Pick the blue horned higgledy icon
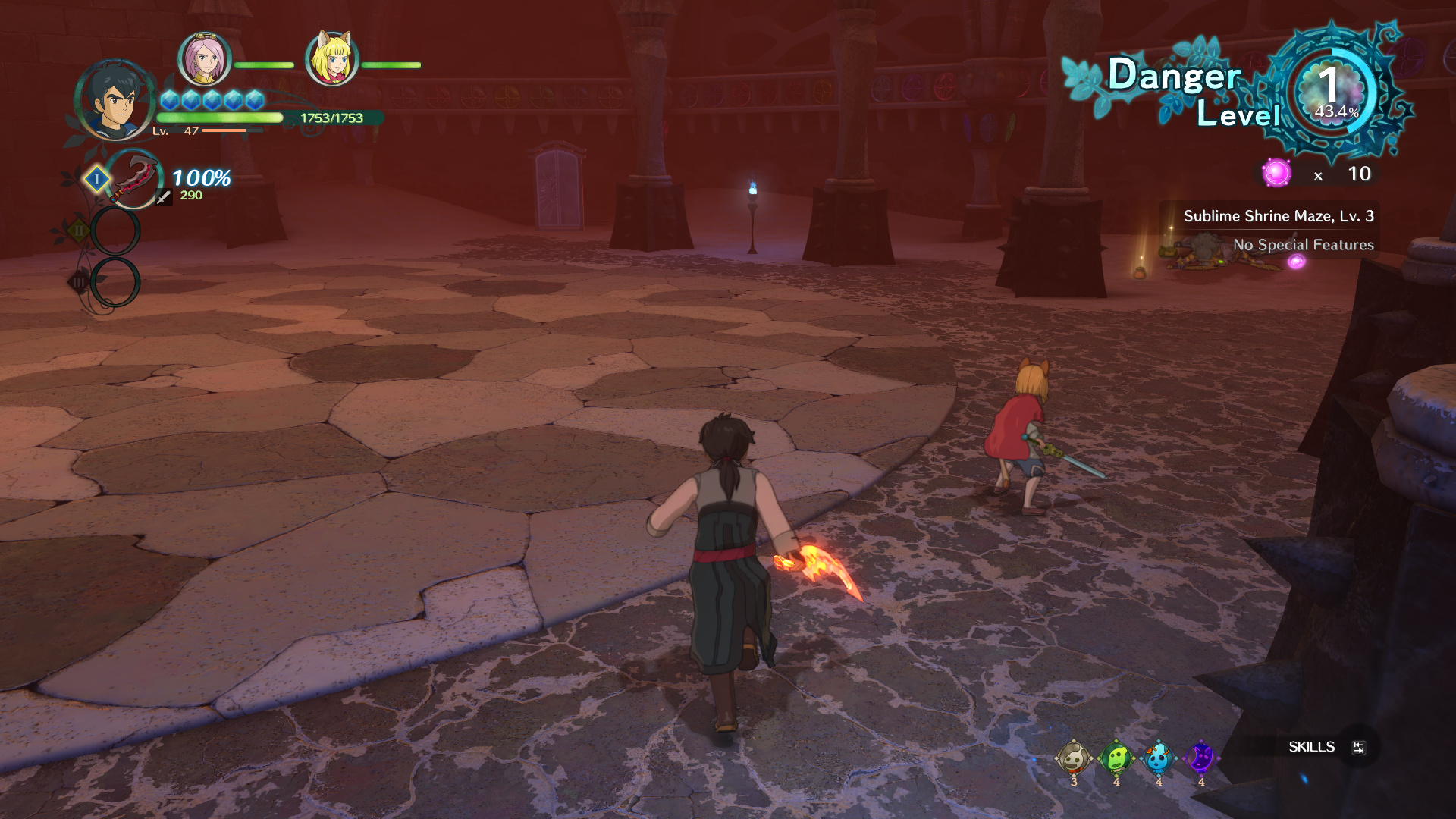This screenshot has height=819, width=1456. [x=1158, y=758]
